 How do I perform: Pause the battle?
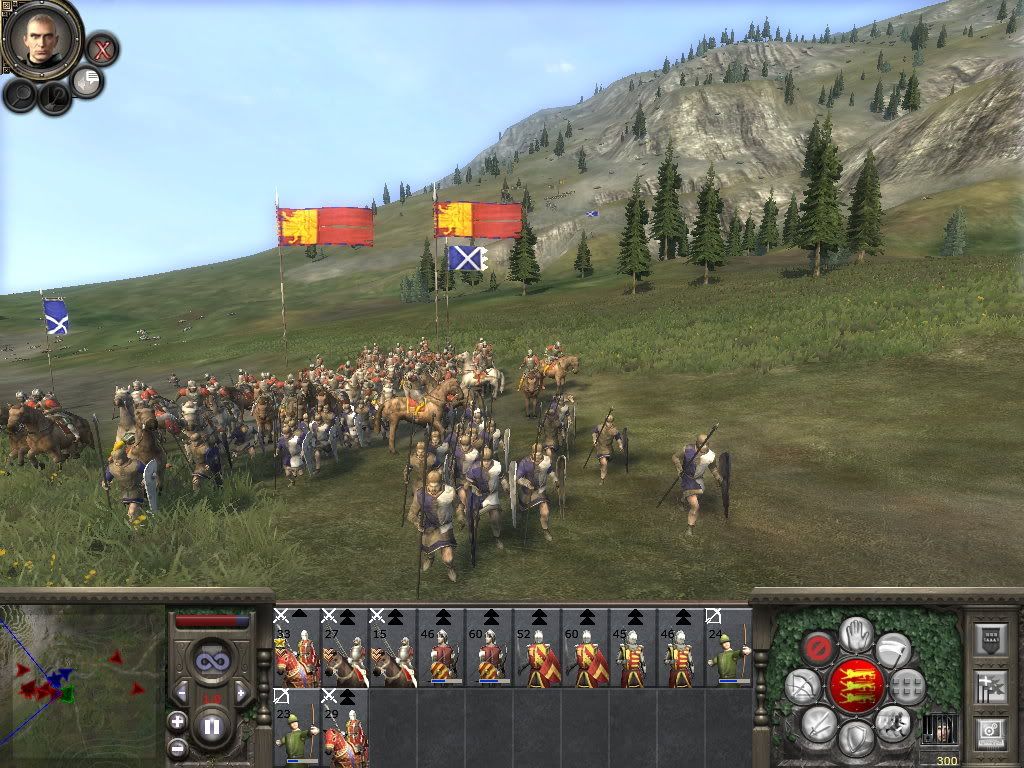(x=212, y=726)
